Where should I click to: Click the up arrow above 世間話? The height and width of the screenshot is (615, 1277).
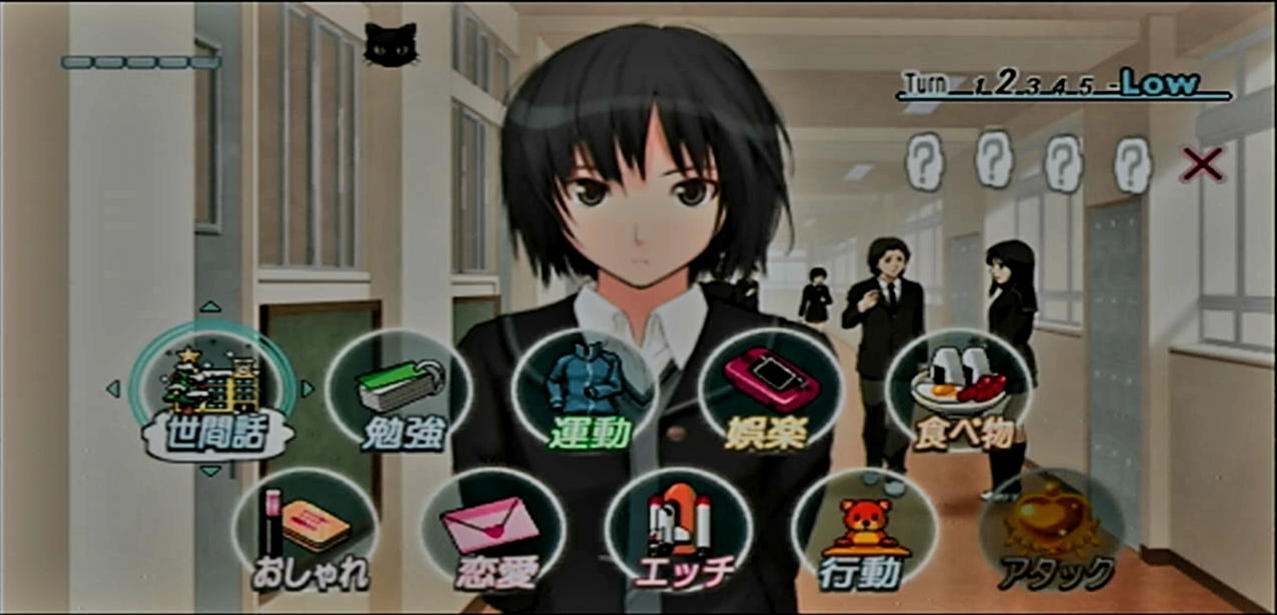[x=210, y=308]
